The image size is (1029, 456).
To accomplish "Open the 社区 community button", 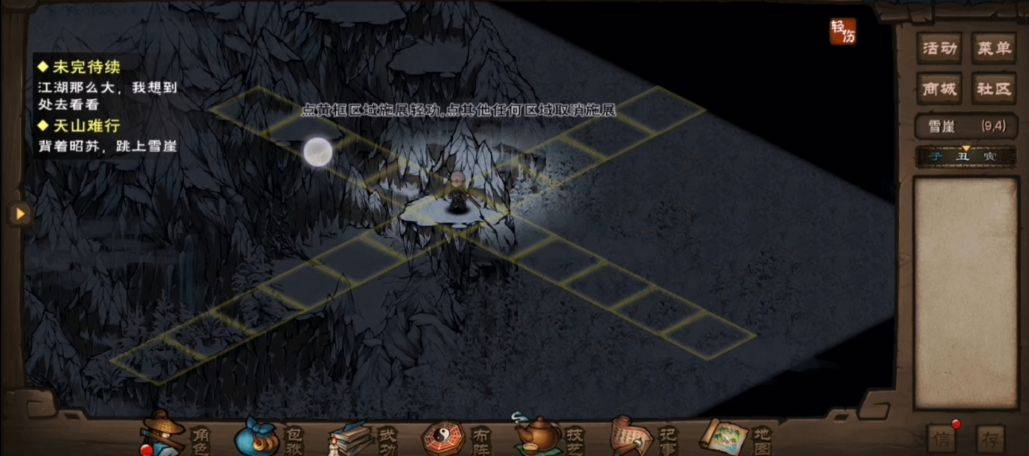I will pos(993,89).
